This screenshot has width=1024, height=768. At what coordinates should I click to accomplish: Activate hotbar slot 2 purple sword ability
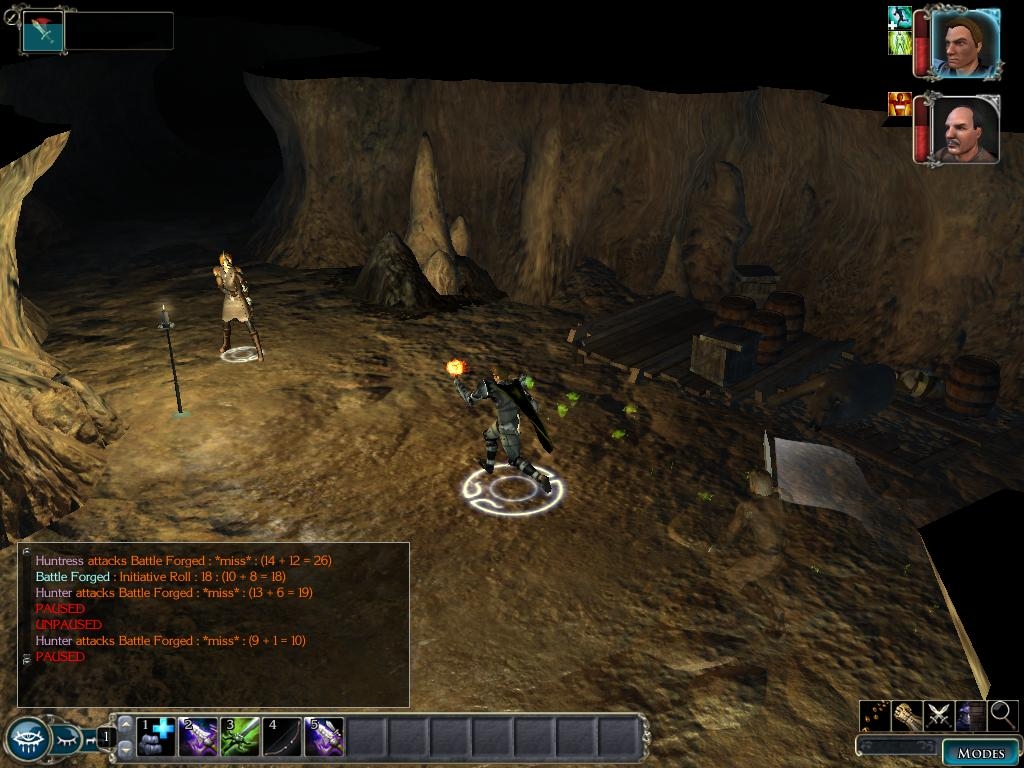tap(198, 737)
